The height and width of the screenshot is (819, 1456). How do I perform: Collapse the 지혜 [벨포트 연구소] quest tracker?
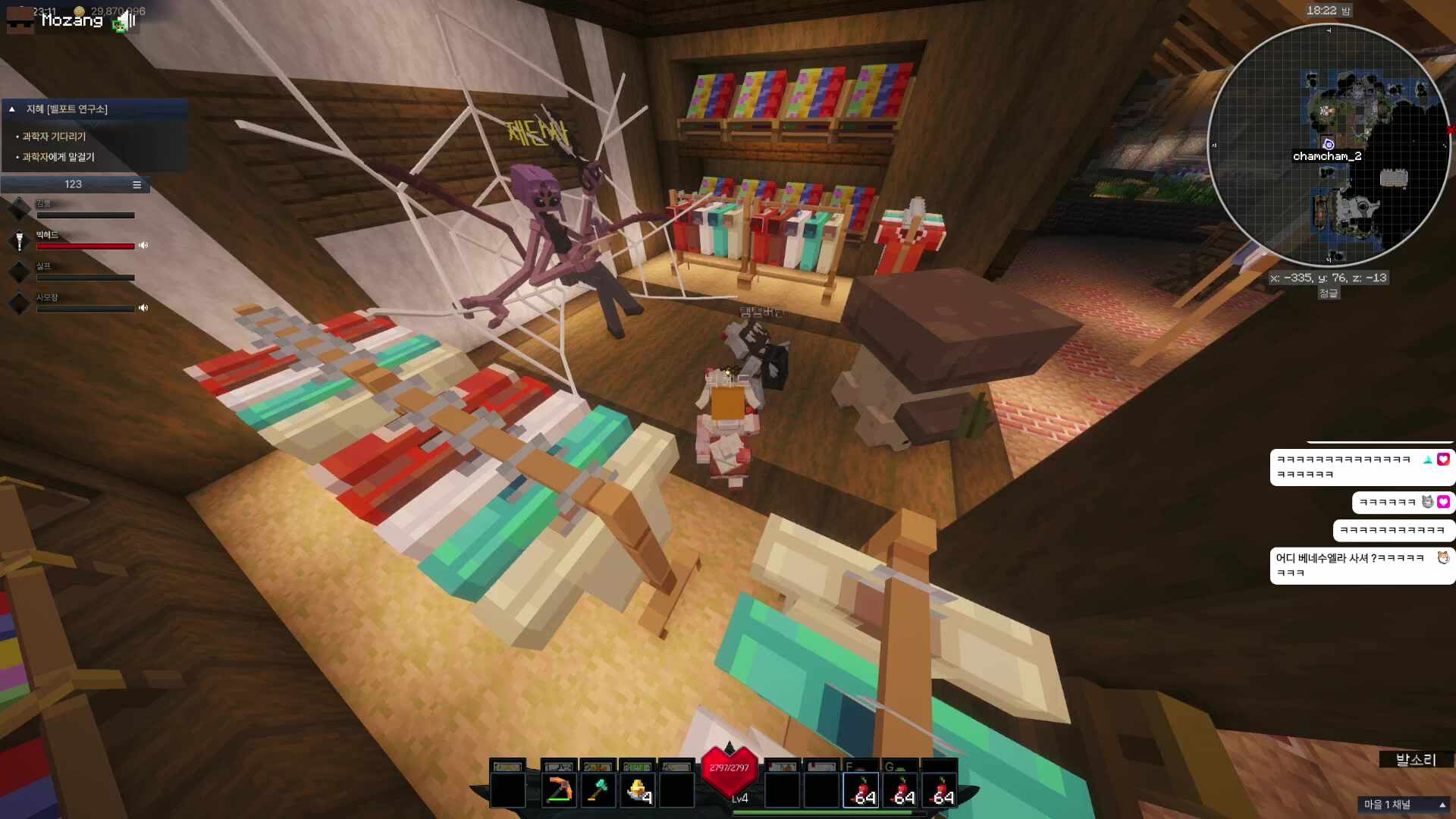pos(12,109)
